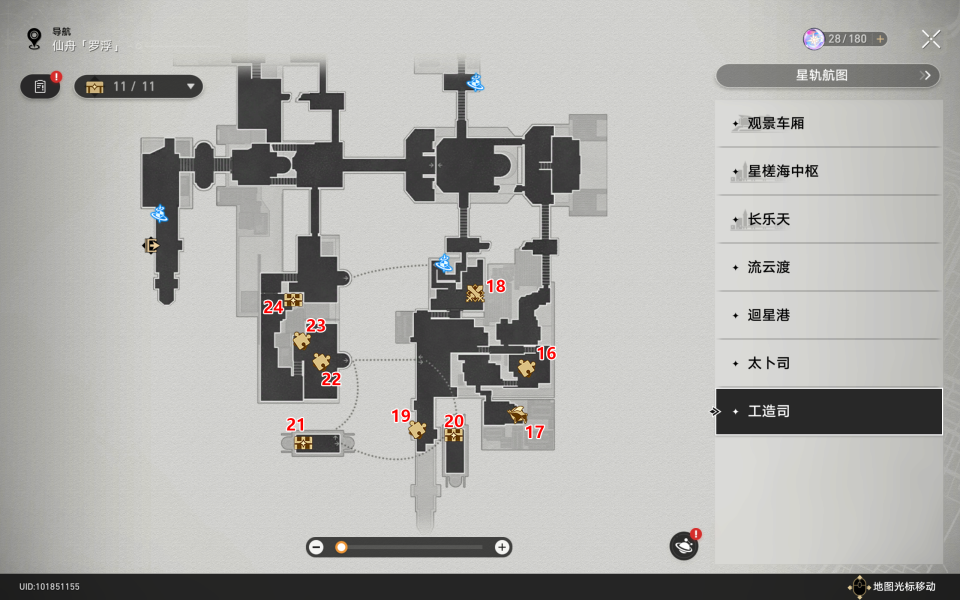Select the treasure chest marked 21

304,443
